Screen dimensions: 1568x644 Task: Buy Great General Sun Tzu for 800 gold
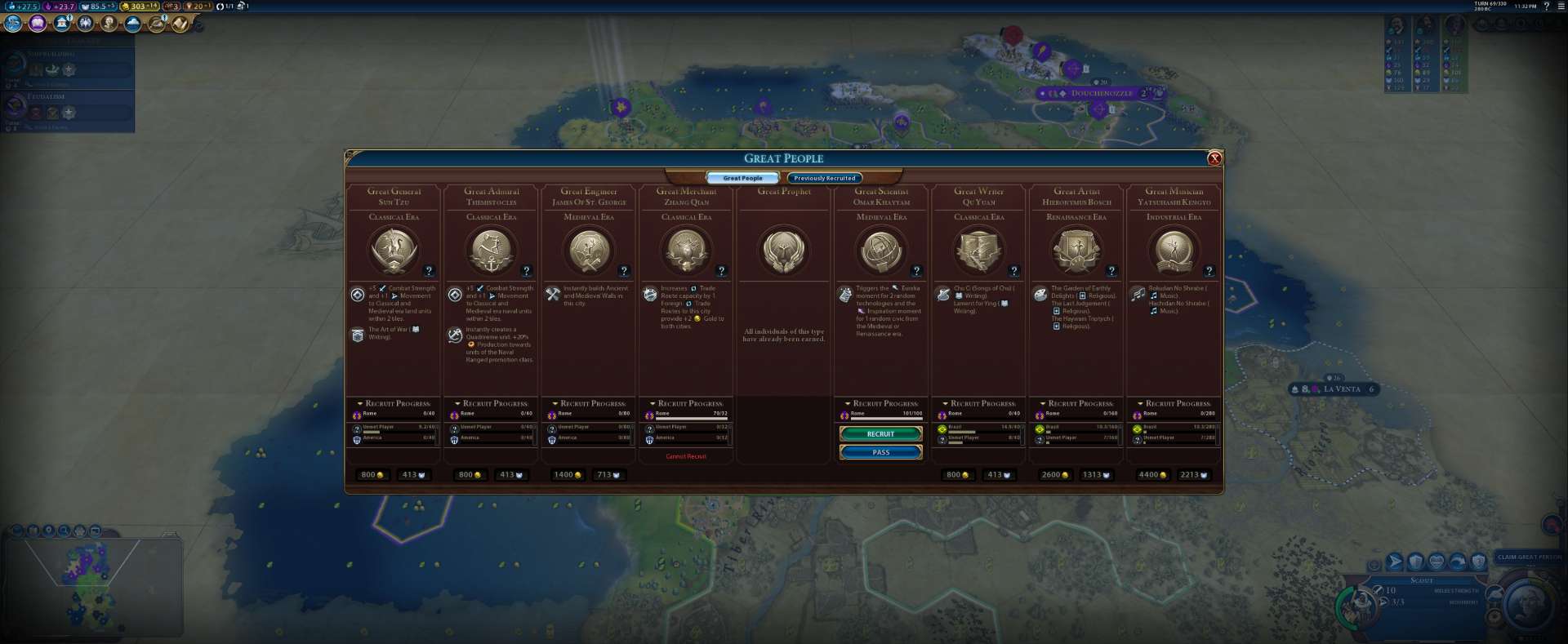point(372,474)
